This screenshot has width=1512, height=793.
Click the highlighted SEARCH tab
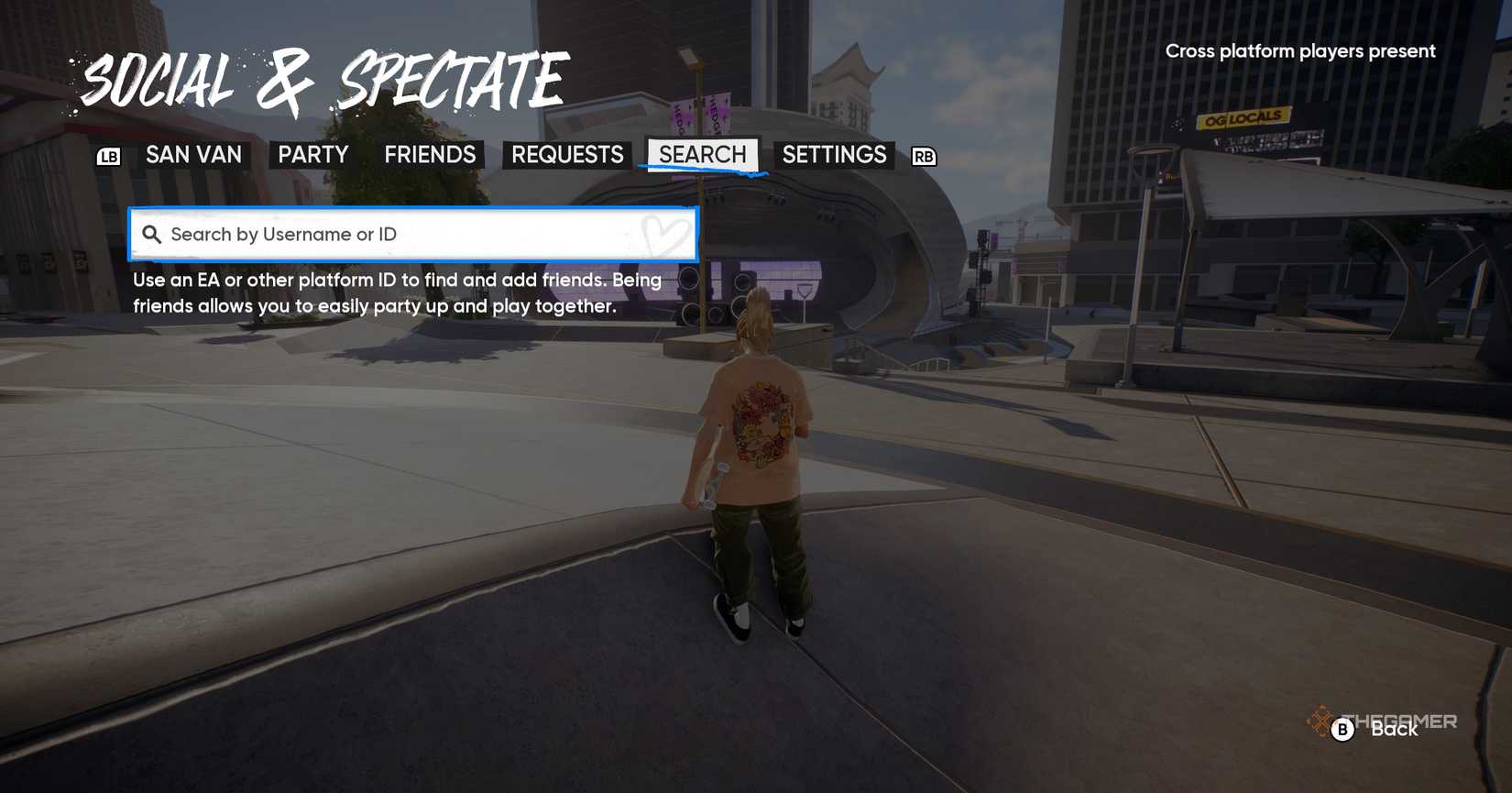[x=702, y=154]
